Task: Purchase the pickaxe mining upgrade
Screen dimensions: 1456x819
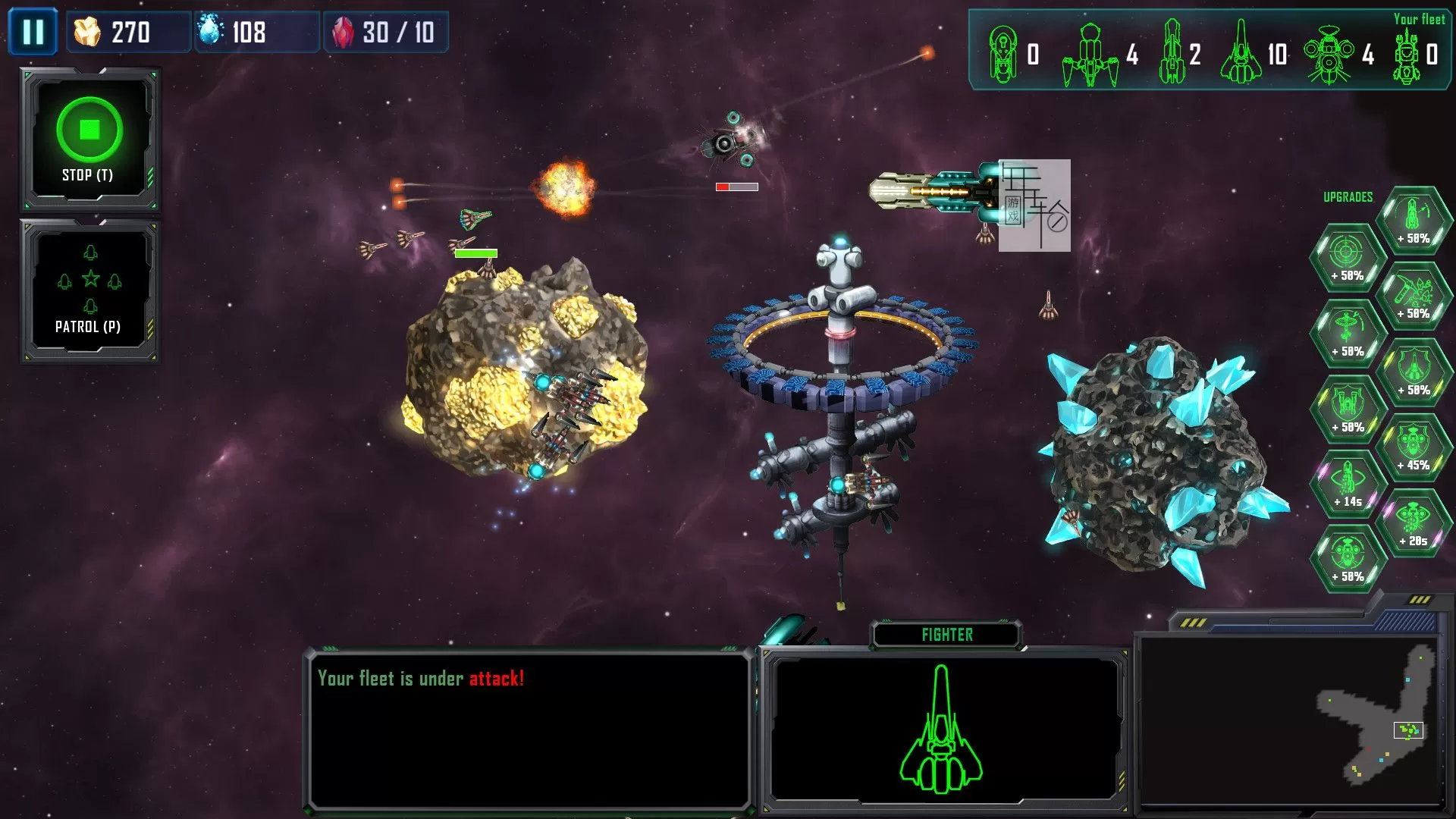Action: [x=1414, y=296]
